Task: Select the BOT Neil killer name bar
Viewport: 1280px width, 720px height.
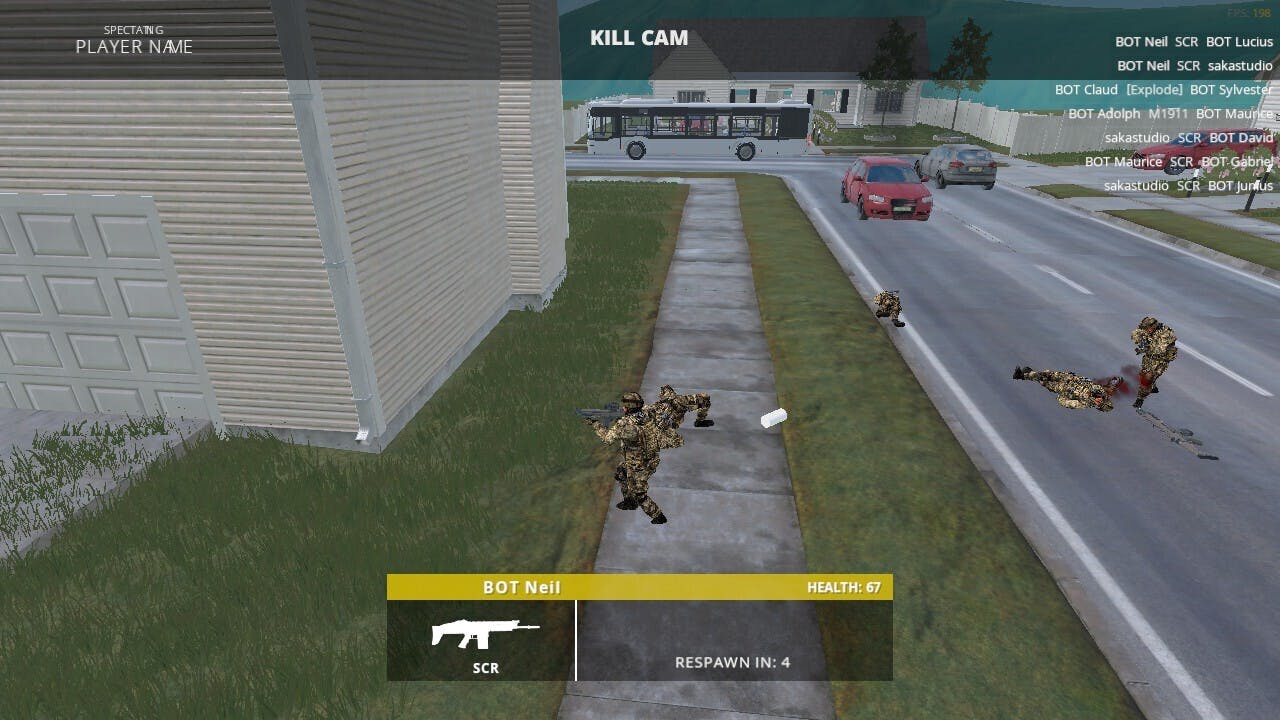Action: point(638,588)
